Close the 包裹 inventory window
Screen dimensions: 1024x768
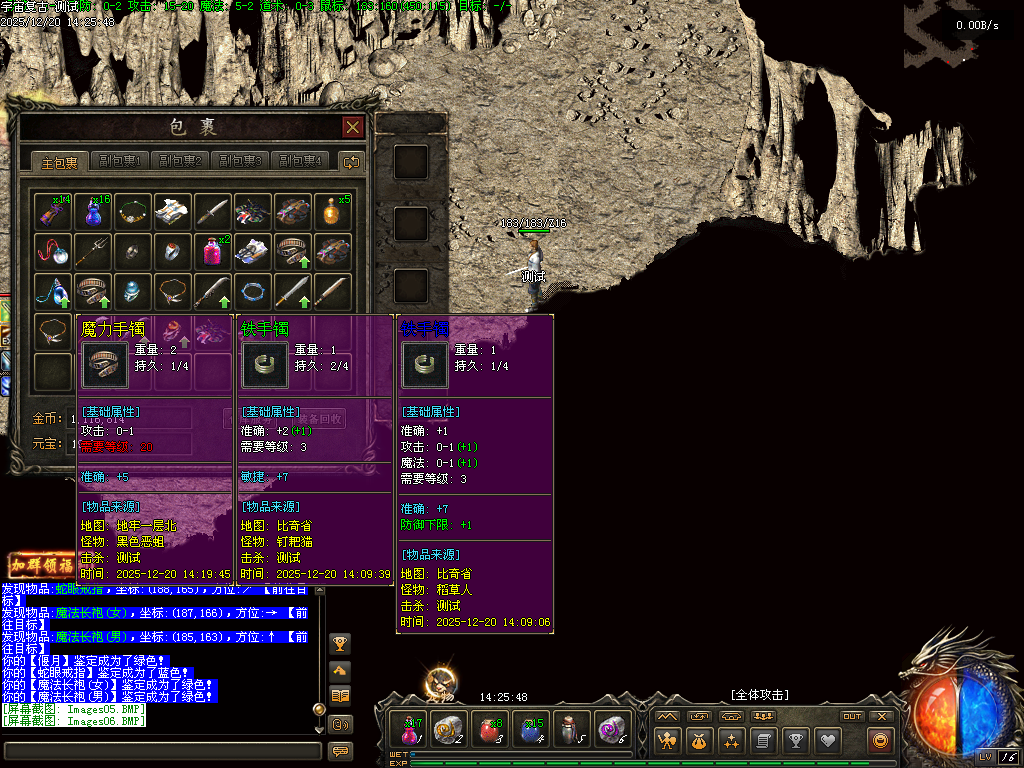[352, 127]
